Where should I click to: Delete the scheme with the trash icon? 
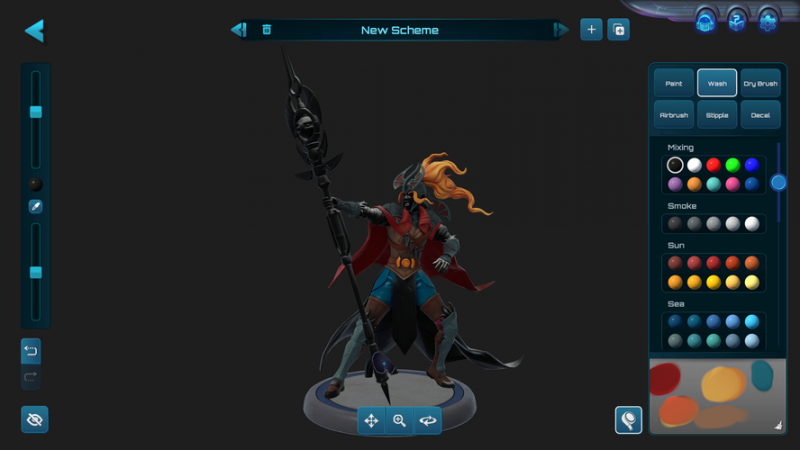pyautogui.click(x=266, y=30)
